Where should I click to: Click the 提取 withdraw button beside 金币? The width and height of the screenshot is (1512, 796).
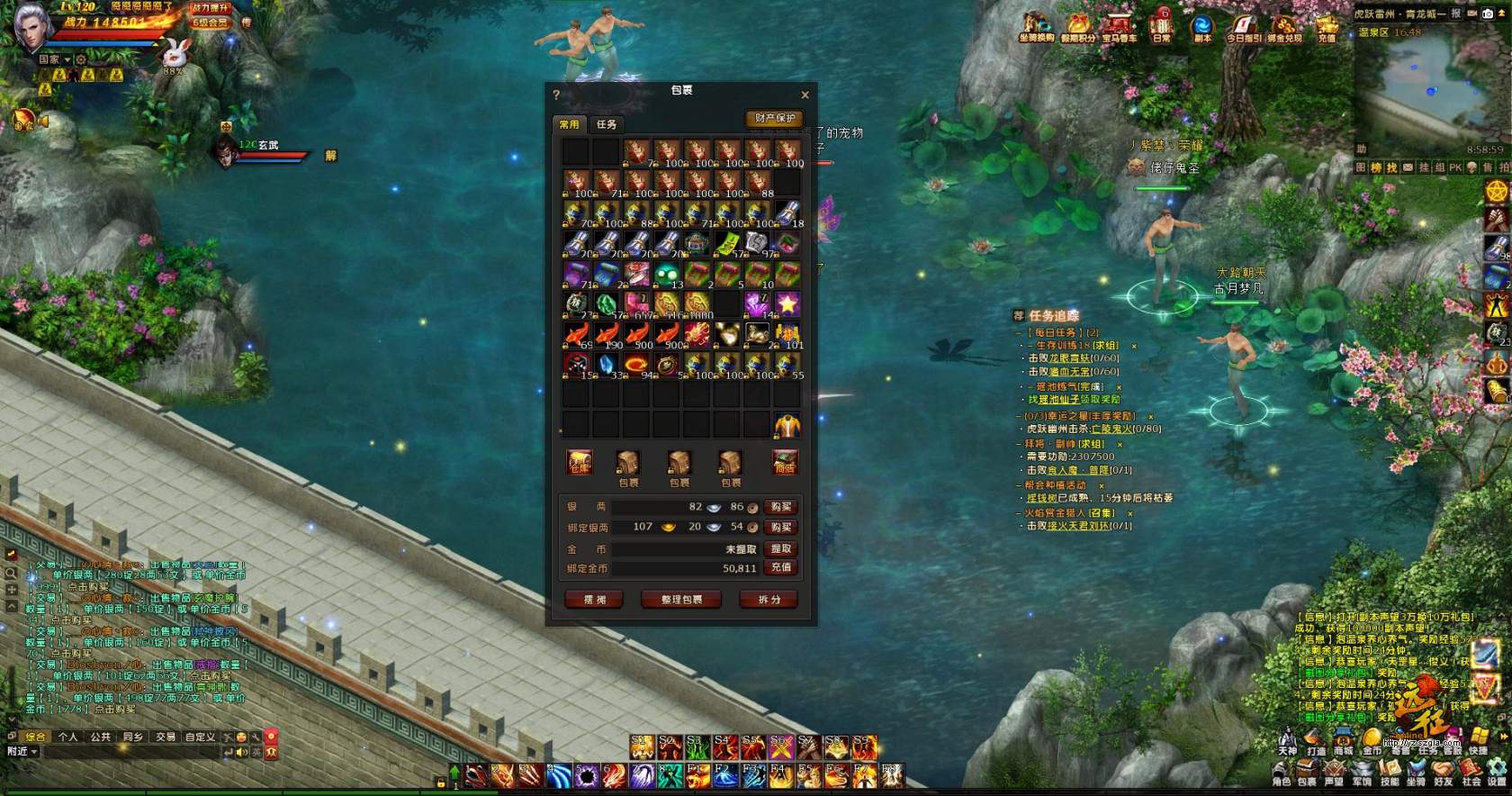[x=780, y=548]
